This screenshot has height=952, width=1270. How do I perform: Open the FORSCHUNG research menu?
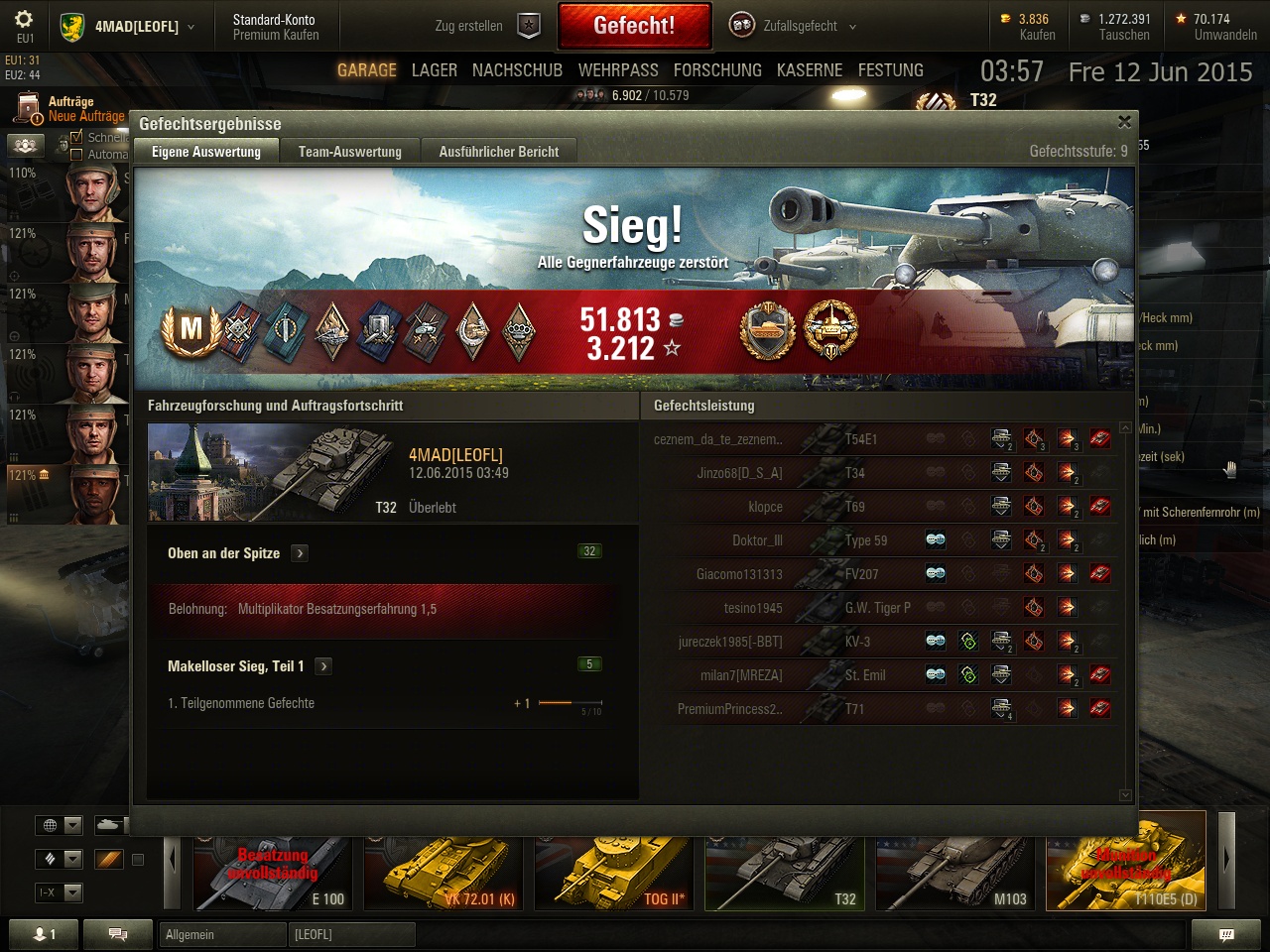coord(717,70)
